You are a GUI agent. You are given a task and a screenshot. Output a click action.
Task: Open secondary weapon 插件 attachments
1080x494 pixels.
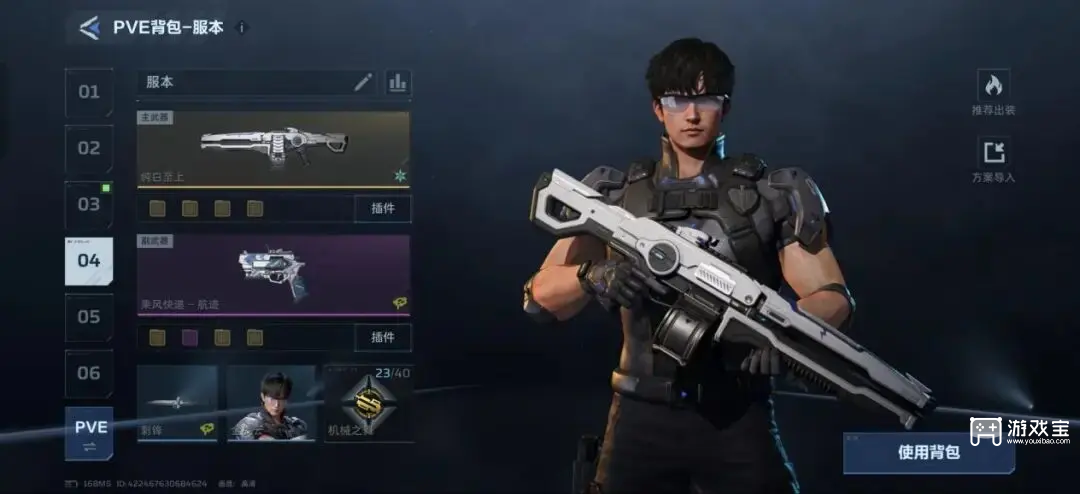coord(382,337)
